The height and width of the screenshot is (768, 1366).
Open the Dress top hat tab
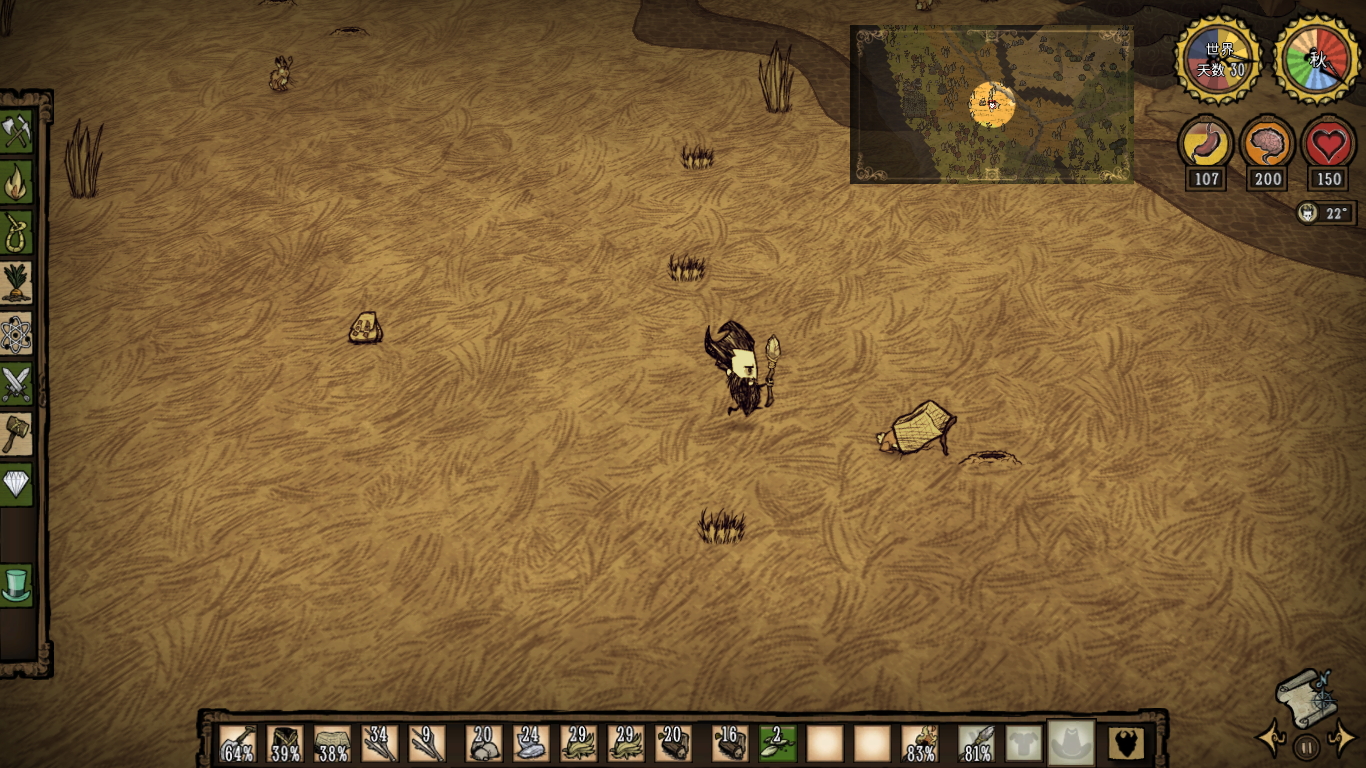click(x=17, y=585)
